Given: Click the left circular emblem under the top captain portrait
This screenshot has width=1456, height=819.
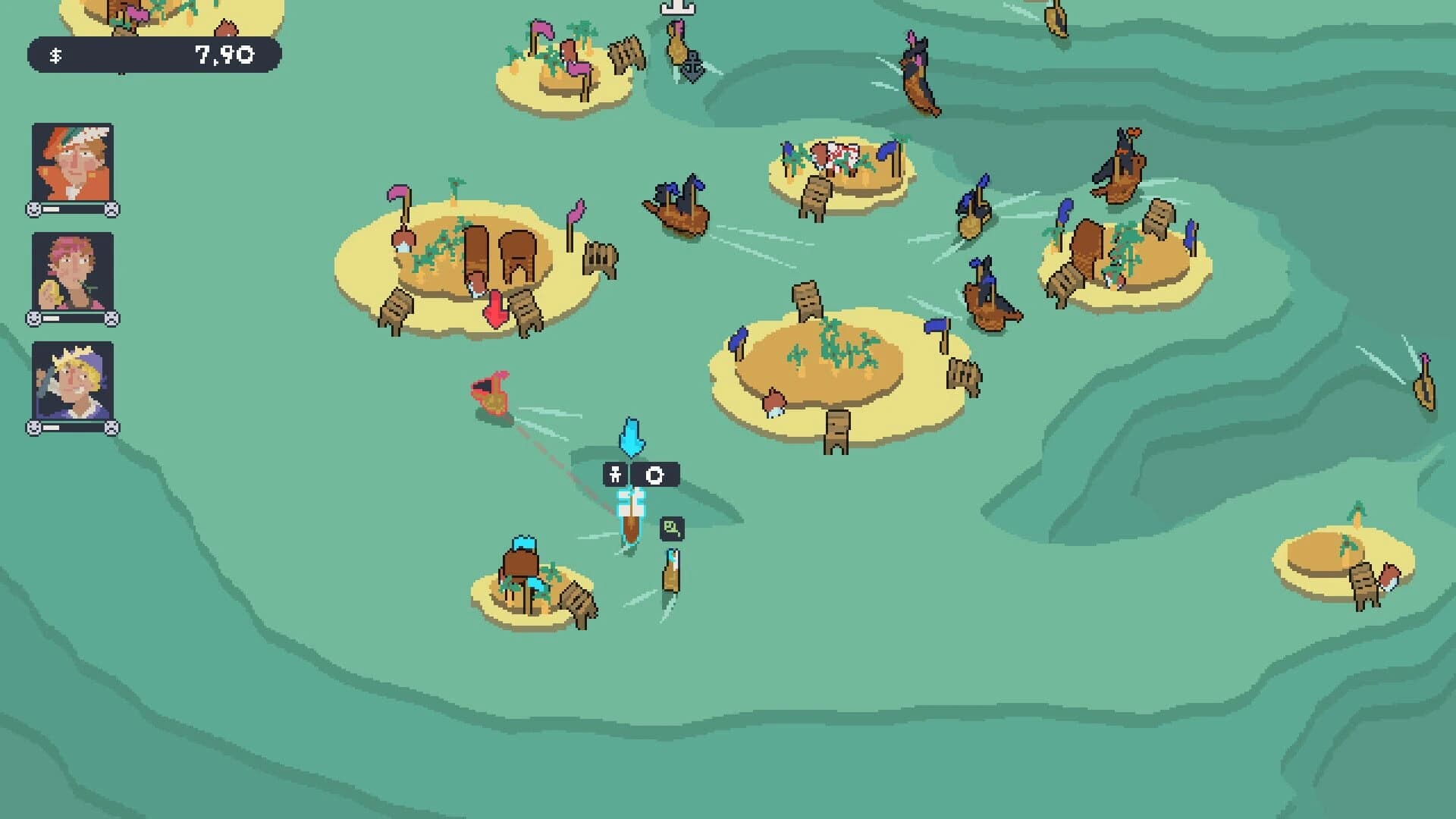Looking at the screenshot, I should click(x=33, y=209).
